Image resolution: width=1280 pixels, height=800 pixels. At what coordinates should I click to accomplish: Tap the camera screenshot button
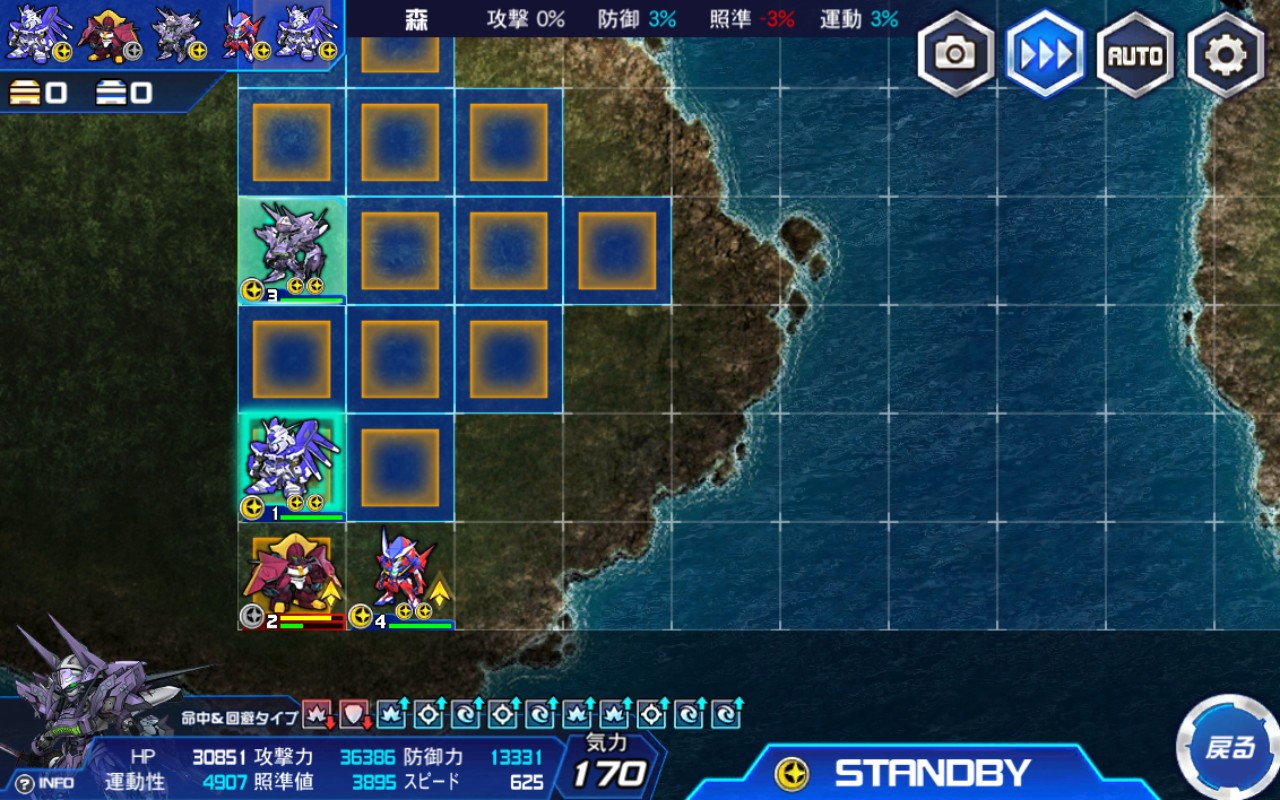pos(955,54)
